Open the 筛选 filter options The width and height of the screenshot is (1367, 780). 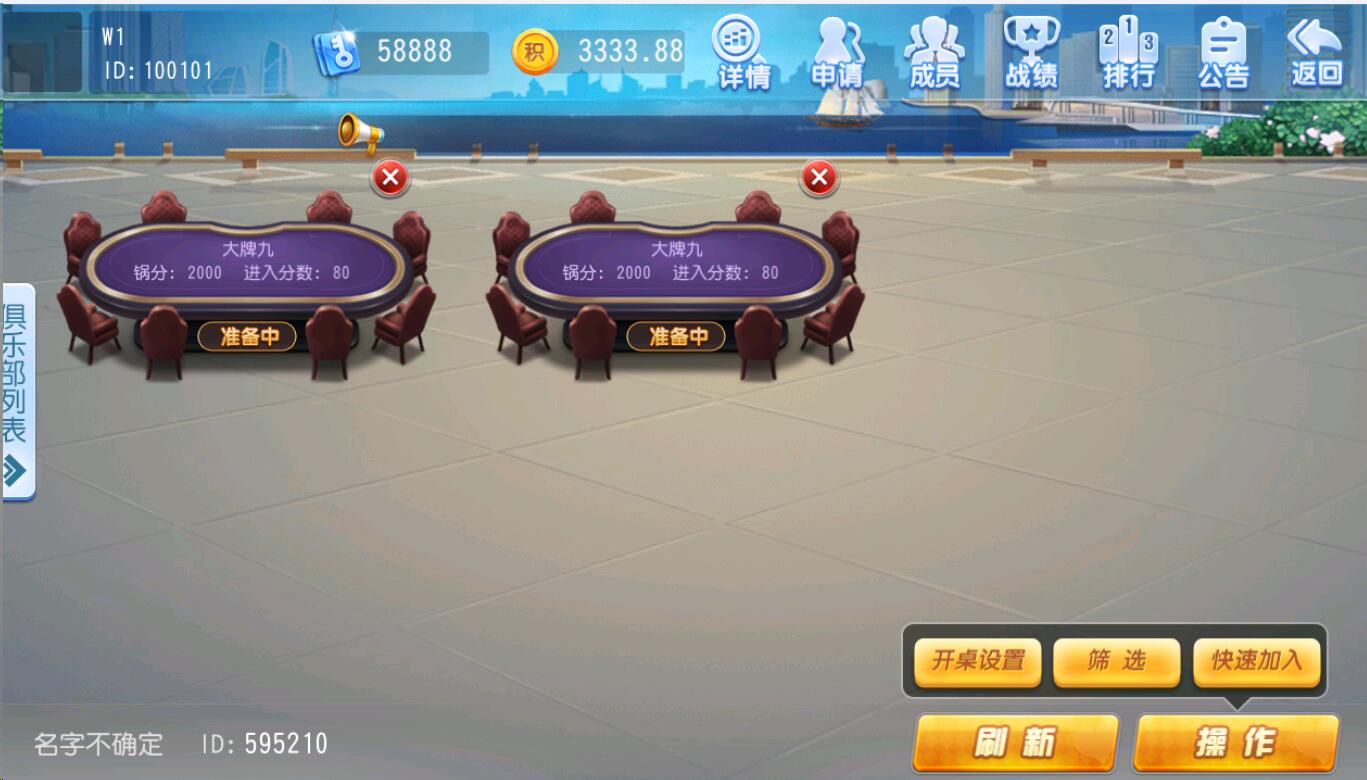click(1117, 662)
